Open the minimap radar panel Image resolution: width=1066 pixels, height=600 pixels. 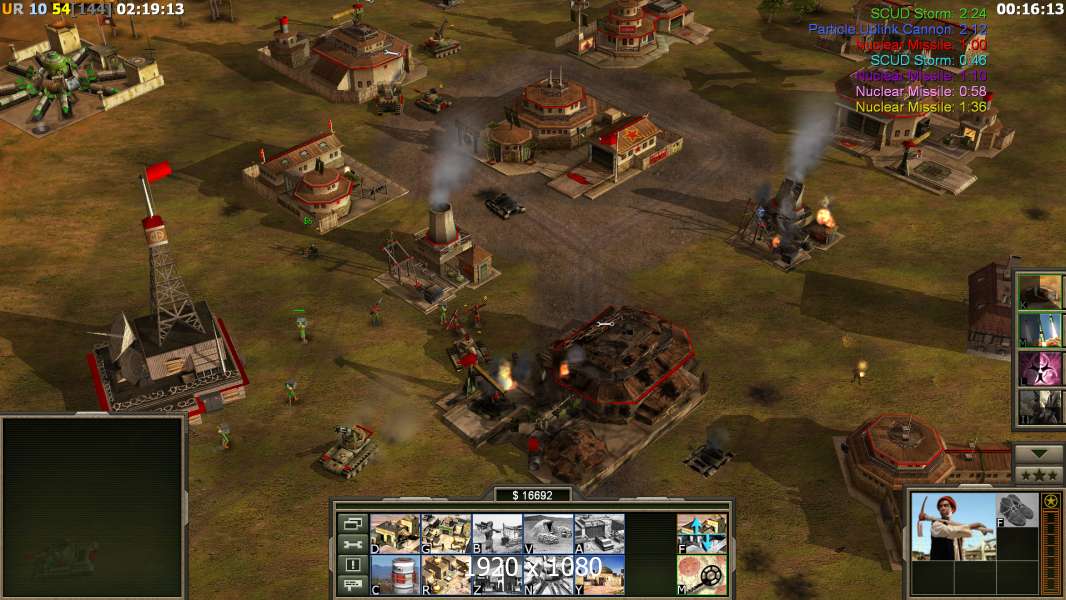(93, 507)
